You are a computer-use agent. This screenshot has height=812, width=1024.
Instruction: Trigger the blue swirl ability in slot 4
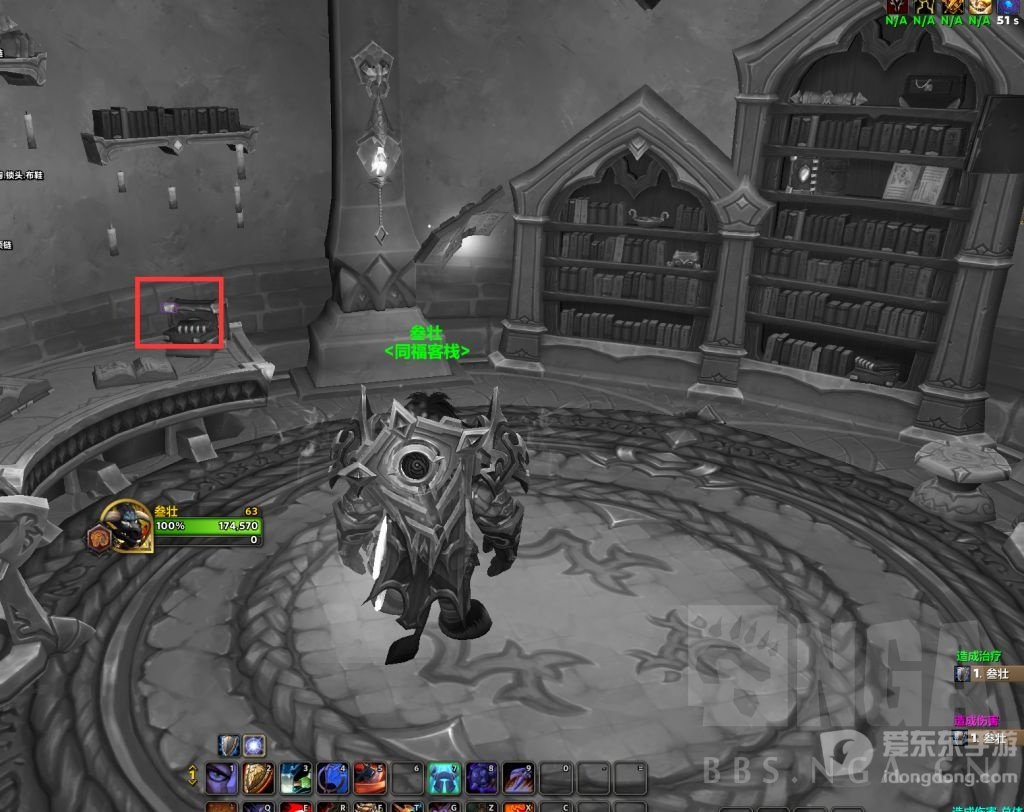(x=333, y=777)
